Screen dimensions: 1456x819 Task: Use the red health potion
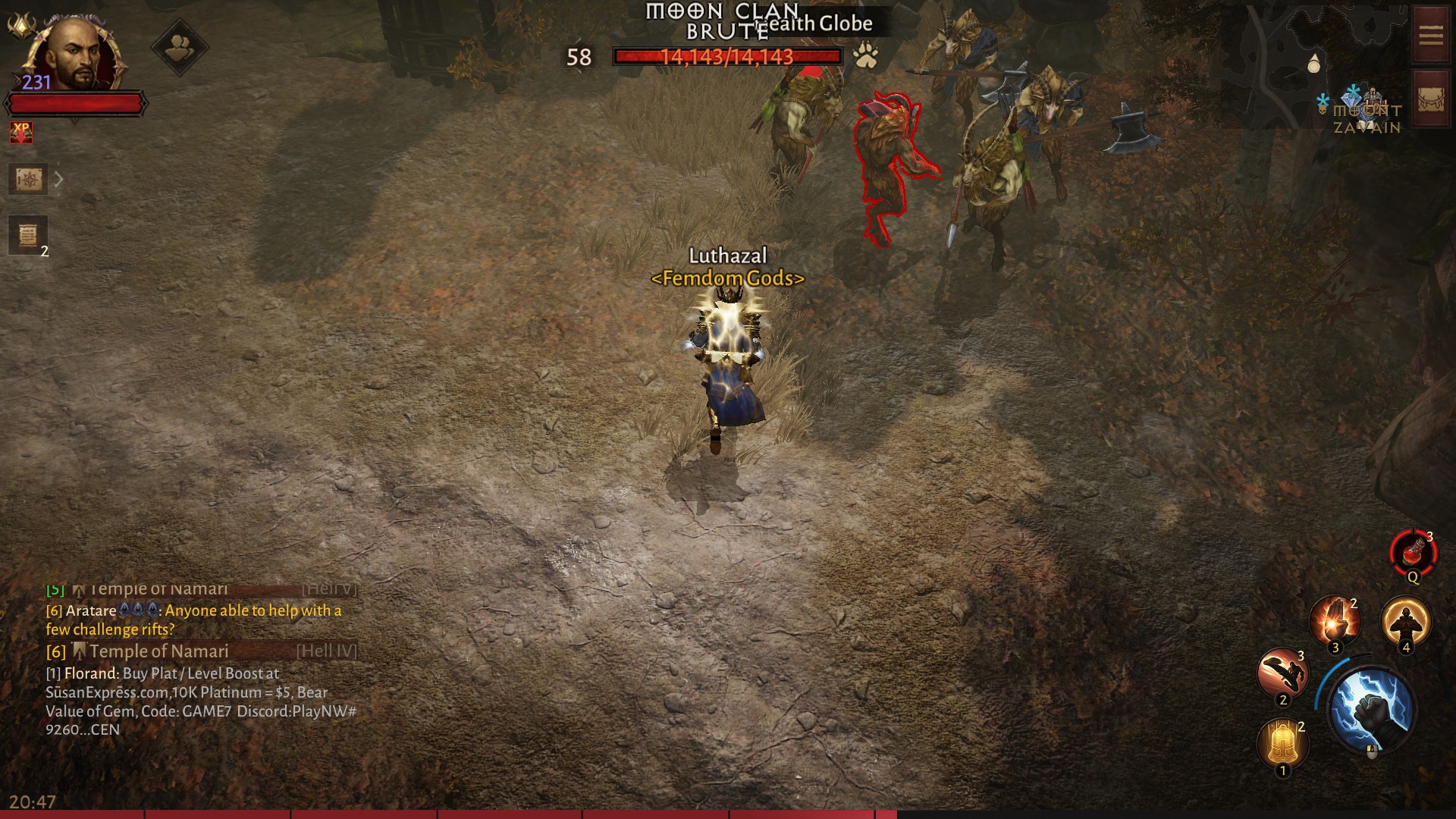(x=1412, y=554)
